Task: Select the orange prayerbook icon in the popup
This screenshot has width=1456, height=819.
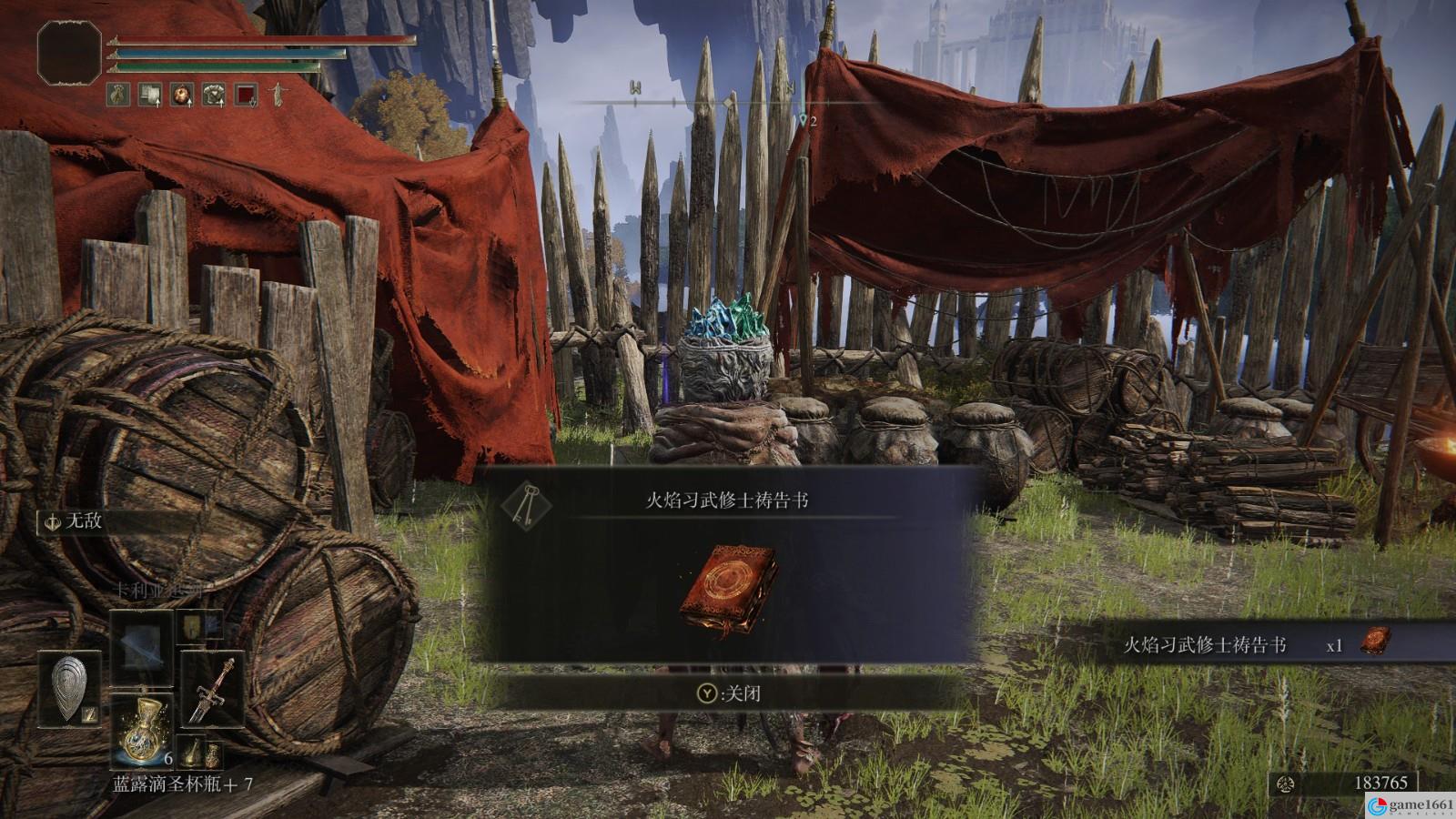Action: (728, 591)
